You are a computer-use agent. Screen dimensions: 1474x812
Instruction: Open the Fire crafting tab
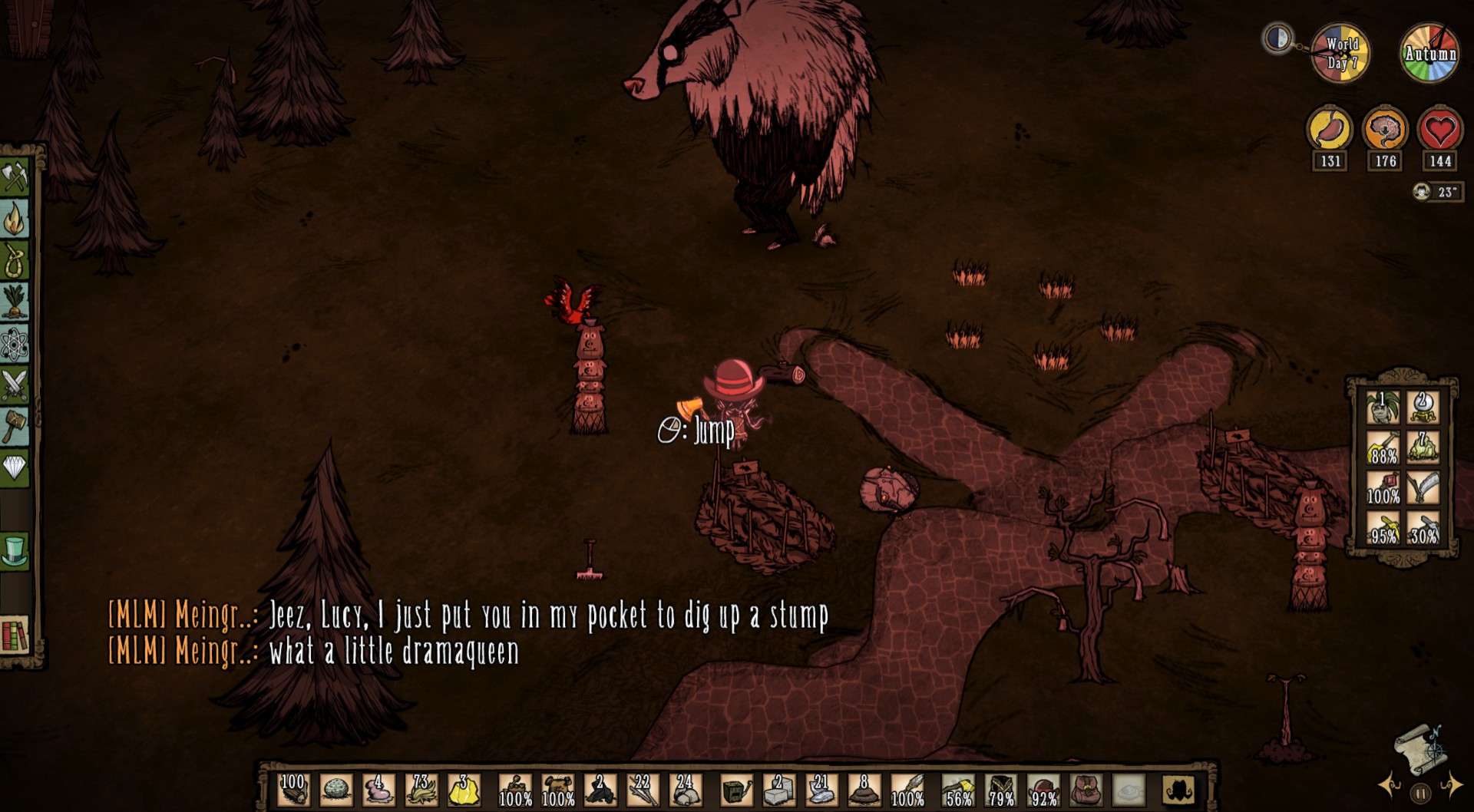click(15, 220)
